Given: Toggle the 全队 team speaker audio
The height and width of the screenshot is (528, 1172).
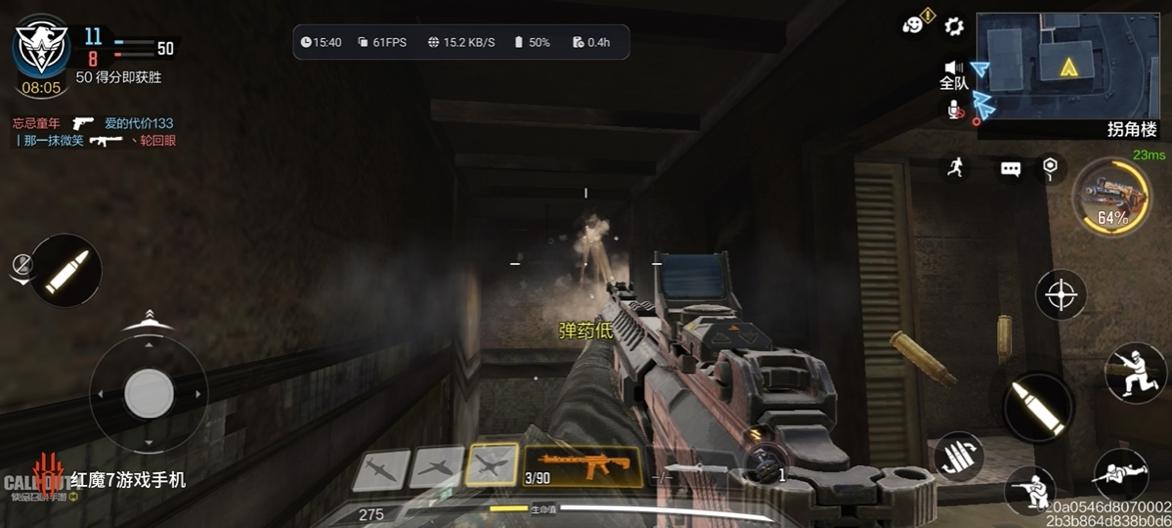Looking at the screenshot, I should click(950, 67).
